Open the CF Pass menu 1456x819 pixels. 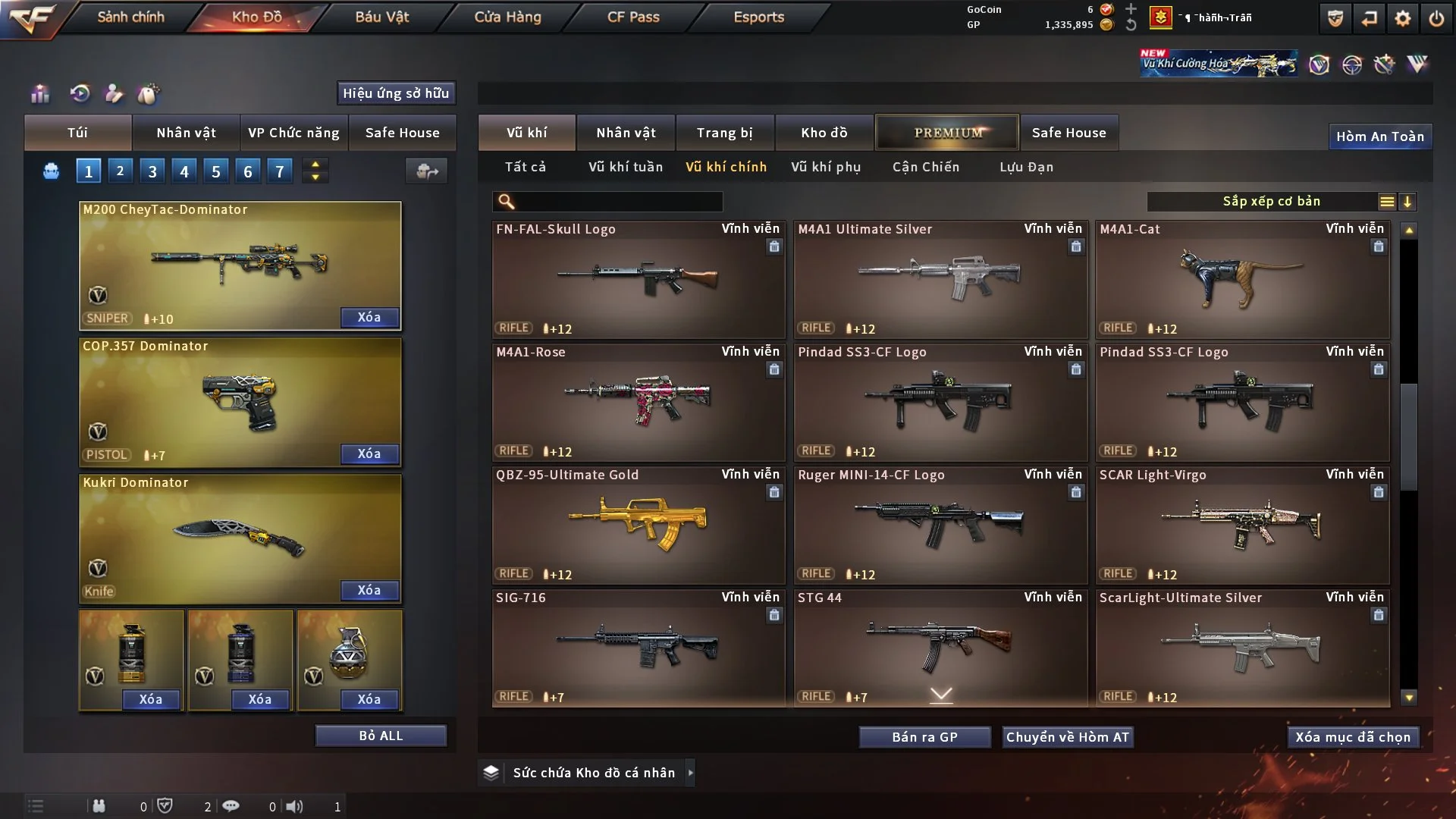633,17
